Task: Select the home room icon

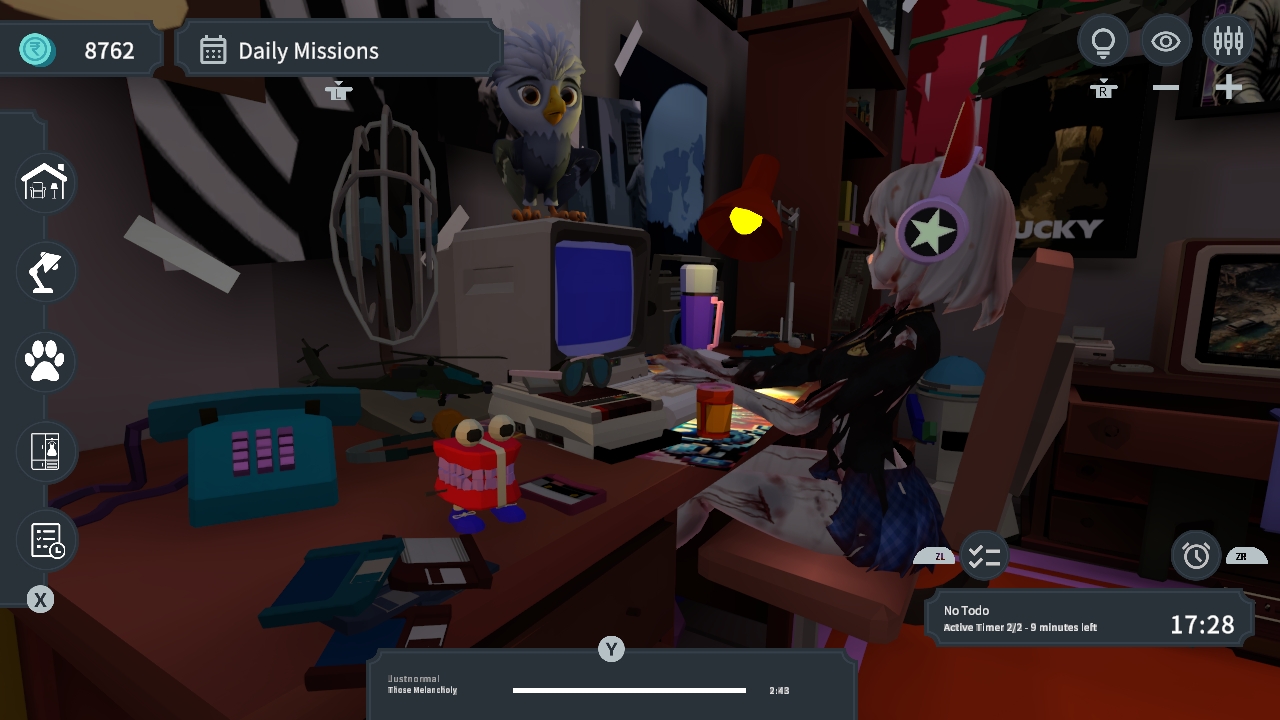Action: (x=44, y=182)
